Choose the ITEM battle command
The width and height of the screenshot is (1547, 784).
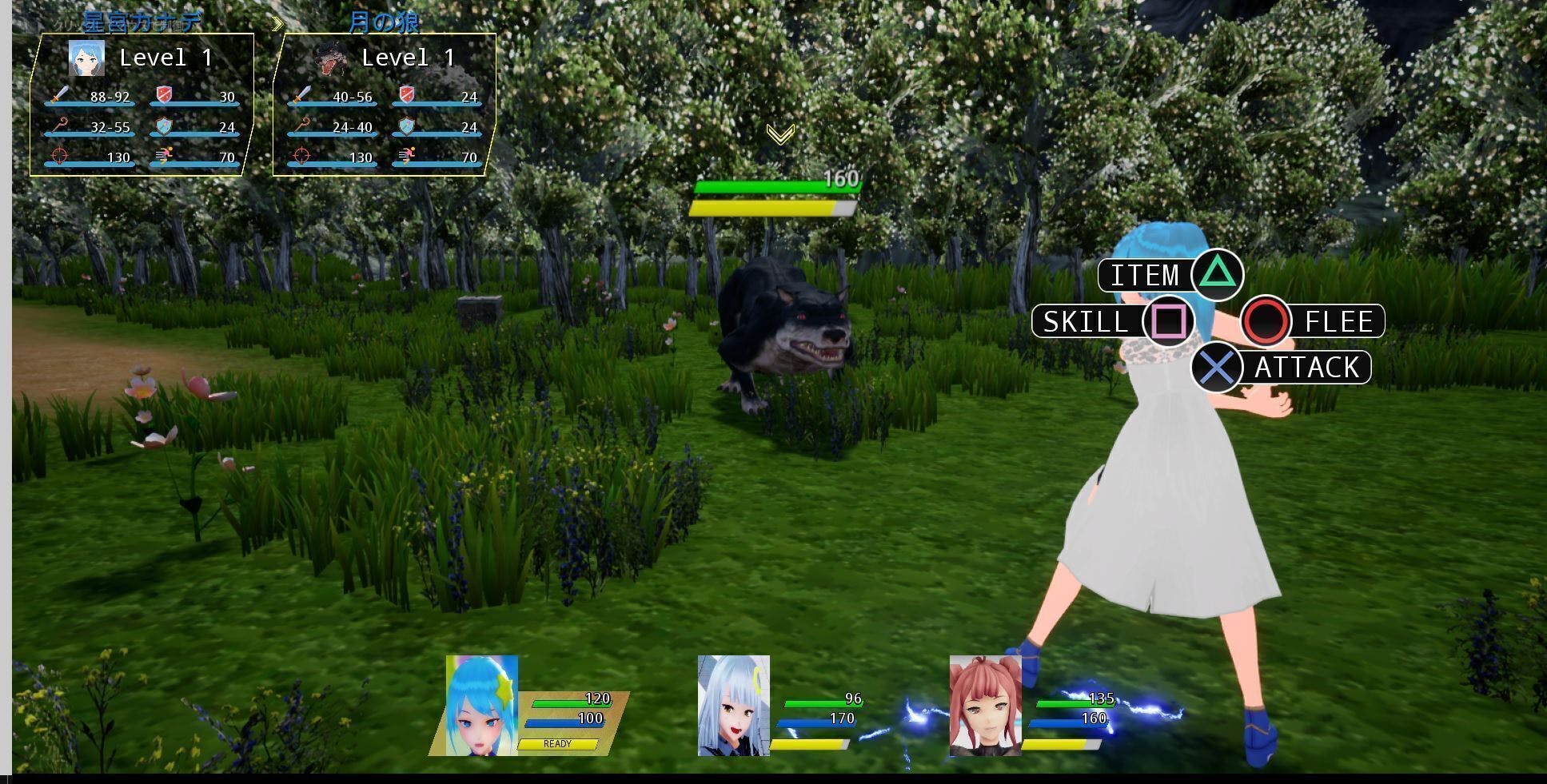tap(1170, 276)
